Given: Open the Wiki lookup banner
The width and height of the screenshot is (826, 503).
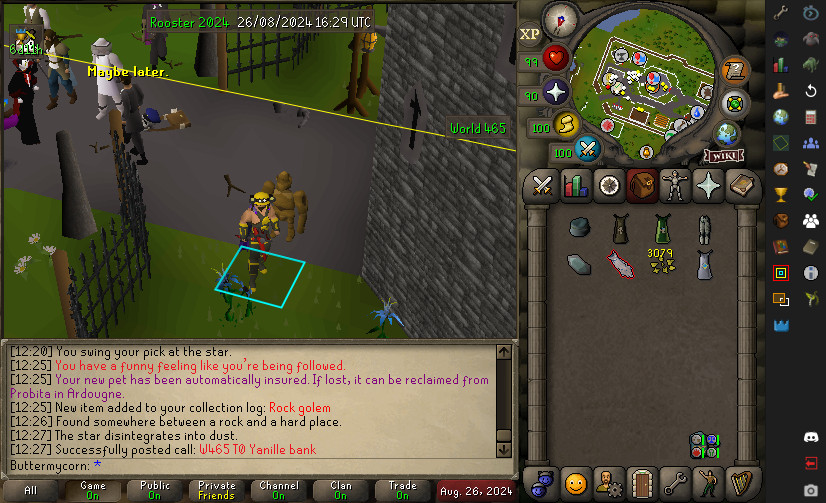Looking at the screenshot, I should (722, 156).
